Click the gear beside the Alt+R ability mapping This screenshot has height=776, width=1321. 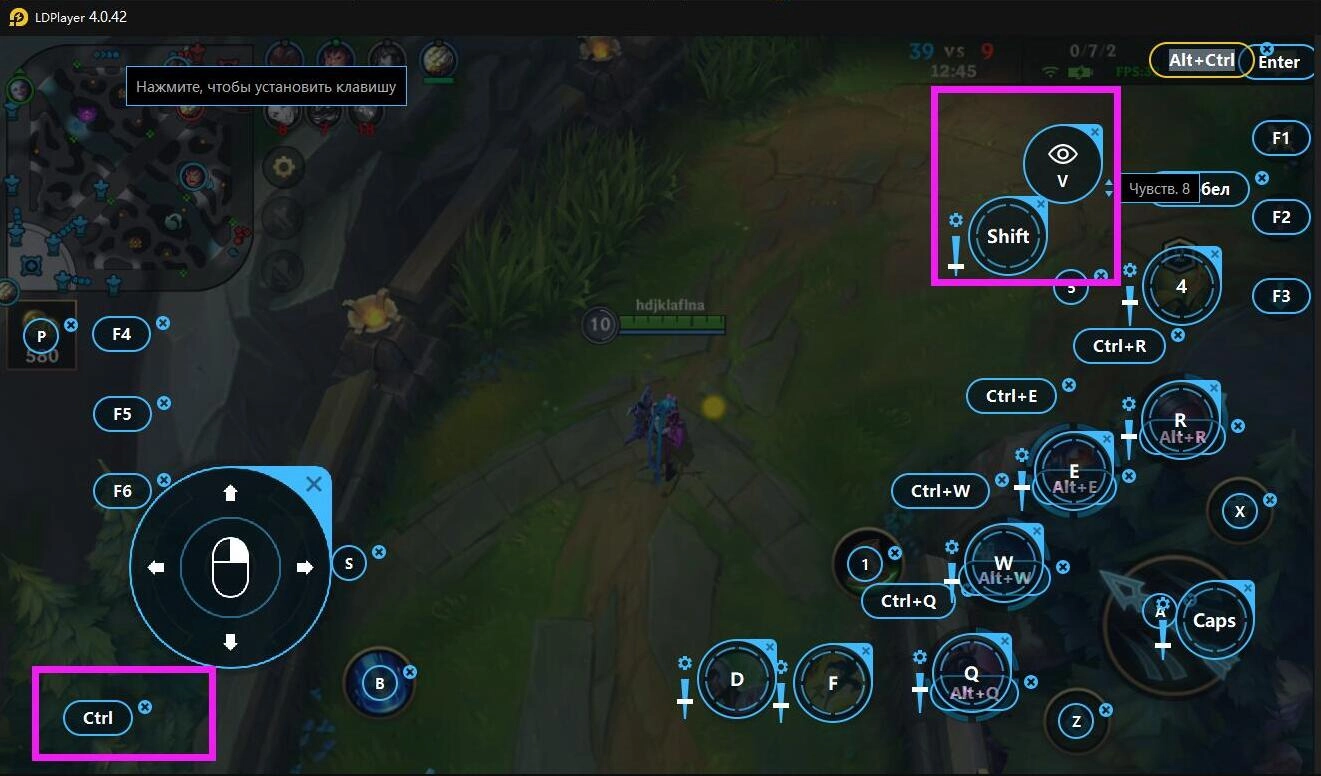tap(1128, 405)
